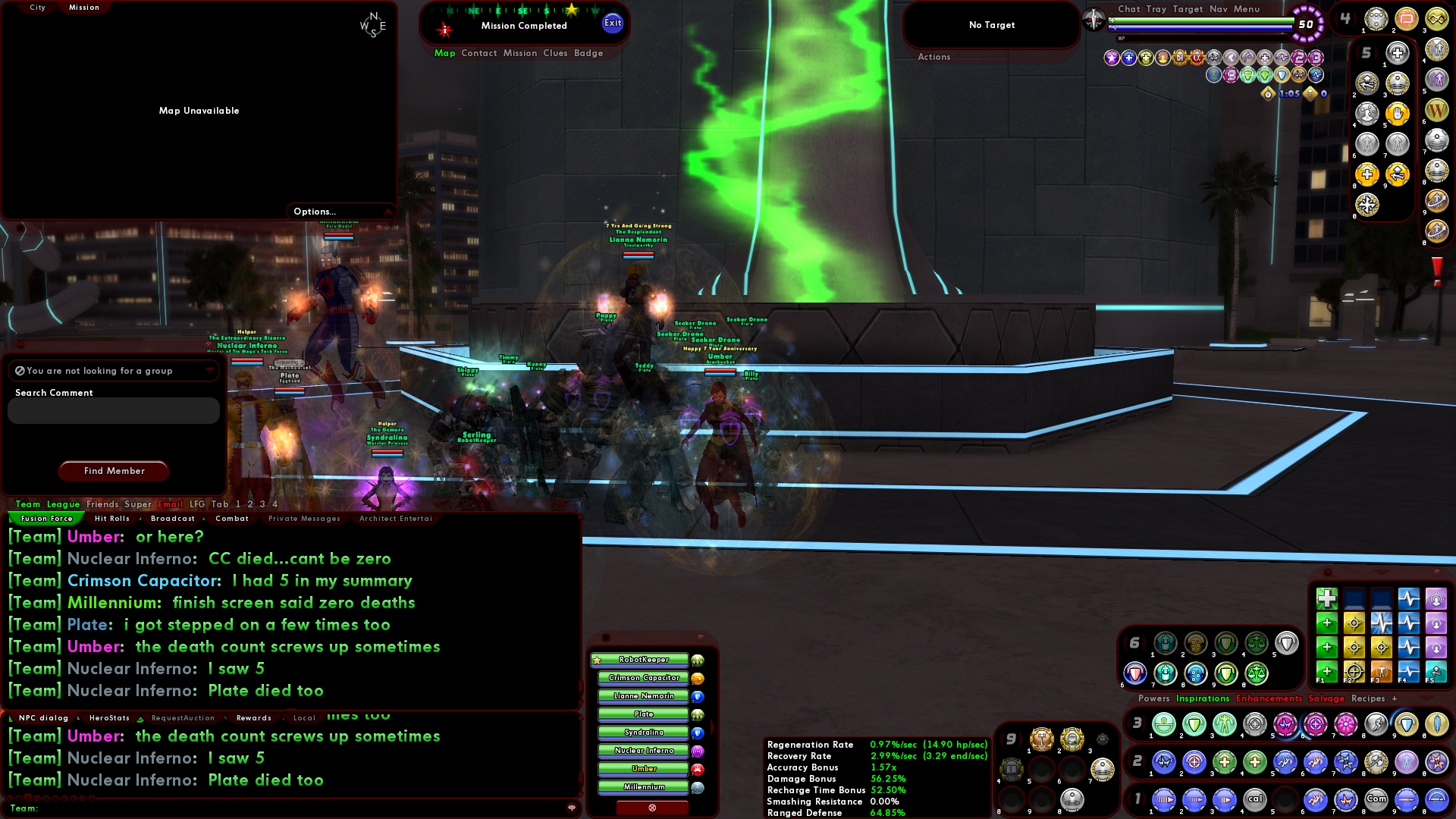Open the Menu item in the top bar
Viewport: 1456px width, 819px height.
(x=1246, y=9)
